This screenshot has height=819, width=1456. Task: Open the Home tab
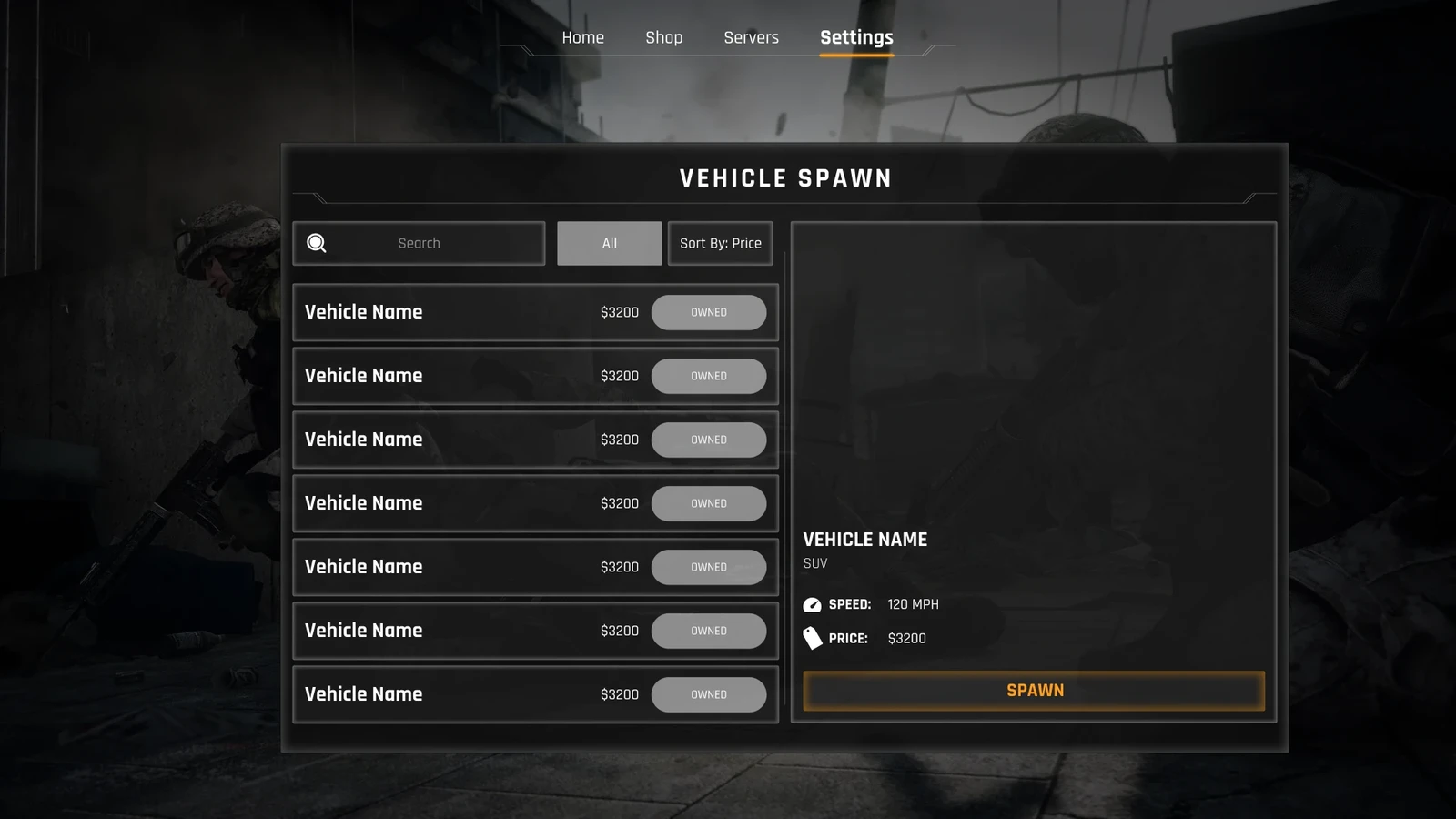[582, 37]
